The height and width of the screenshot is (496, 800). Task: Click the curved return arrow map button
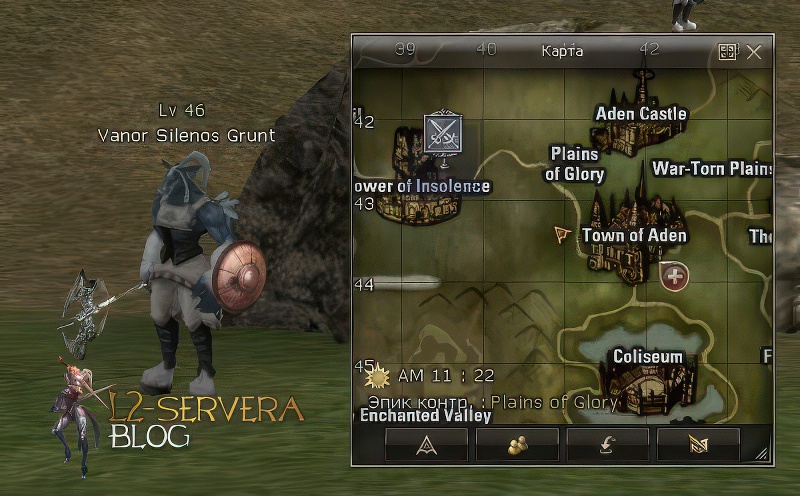[x=608, y=446]
